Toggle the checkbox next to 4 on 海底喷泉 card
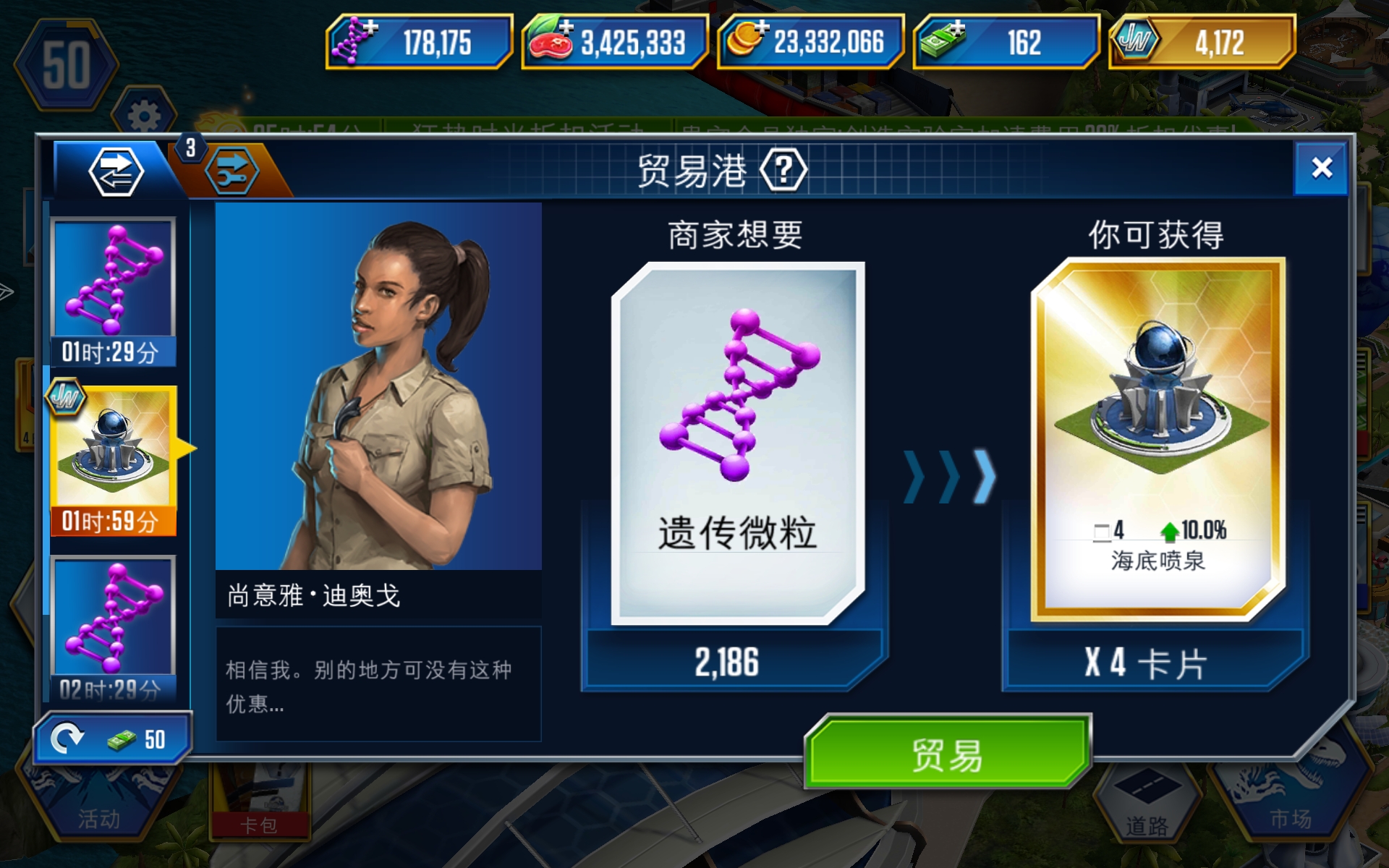Viewport: 1389px width, 868px height. [x=1103, y=533]
